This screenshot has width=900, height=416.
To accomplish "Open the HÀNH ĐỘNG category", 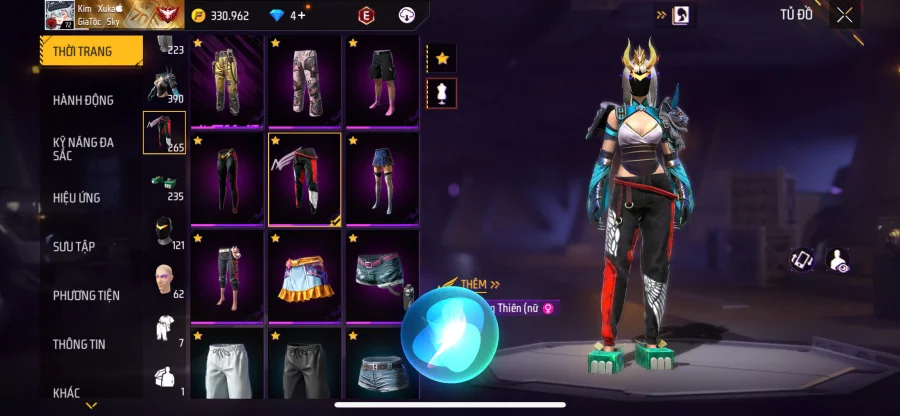I will [x=84, y=100].
